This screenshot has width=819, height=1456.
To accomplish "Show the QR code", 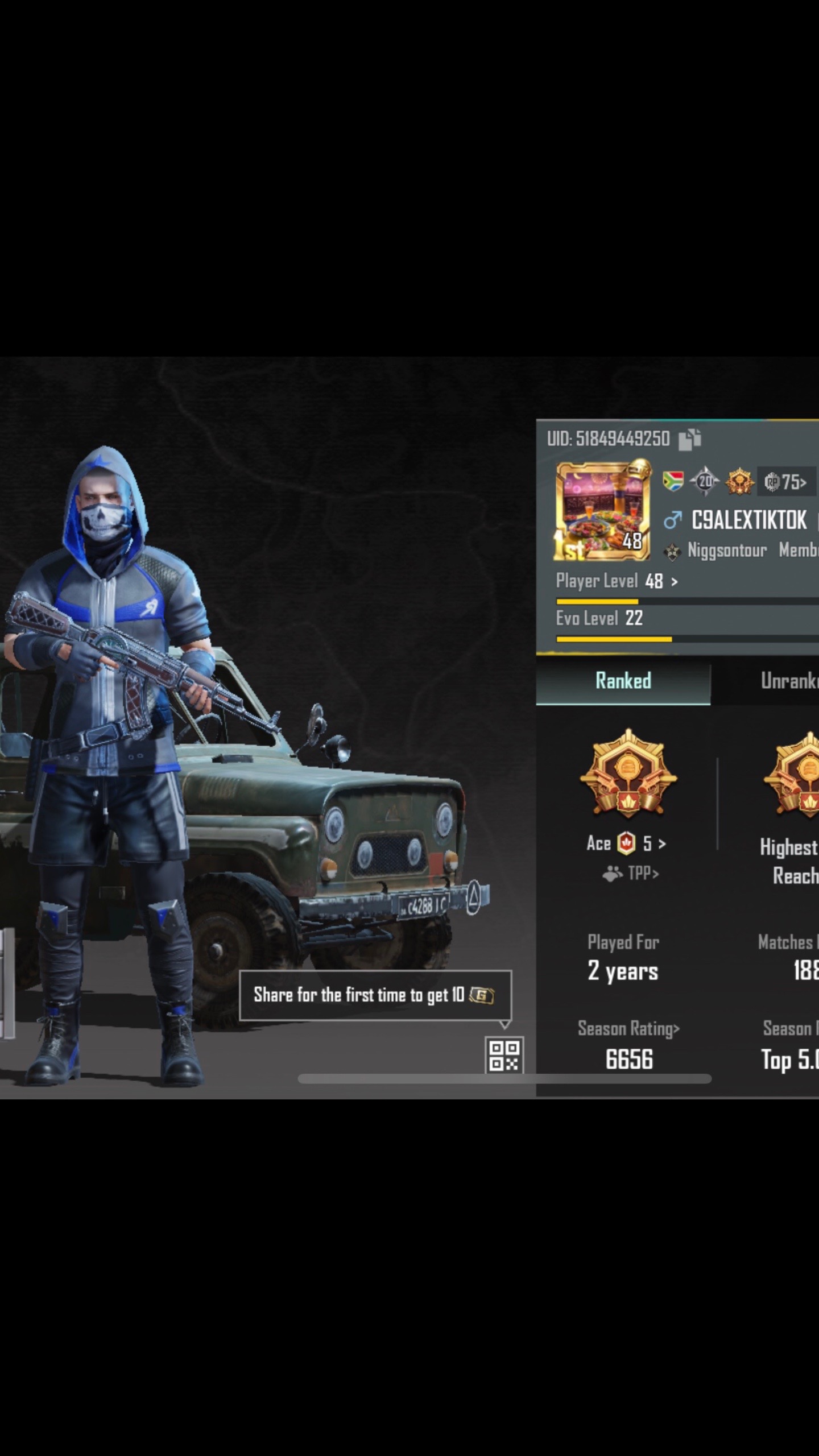I will pos(504,1056).
